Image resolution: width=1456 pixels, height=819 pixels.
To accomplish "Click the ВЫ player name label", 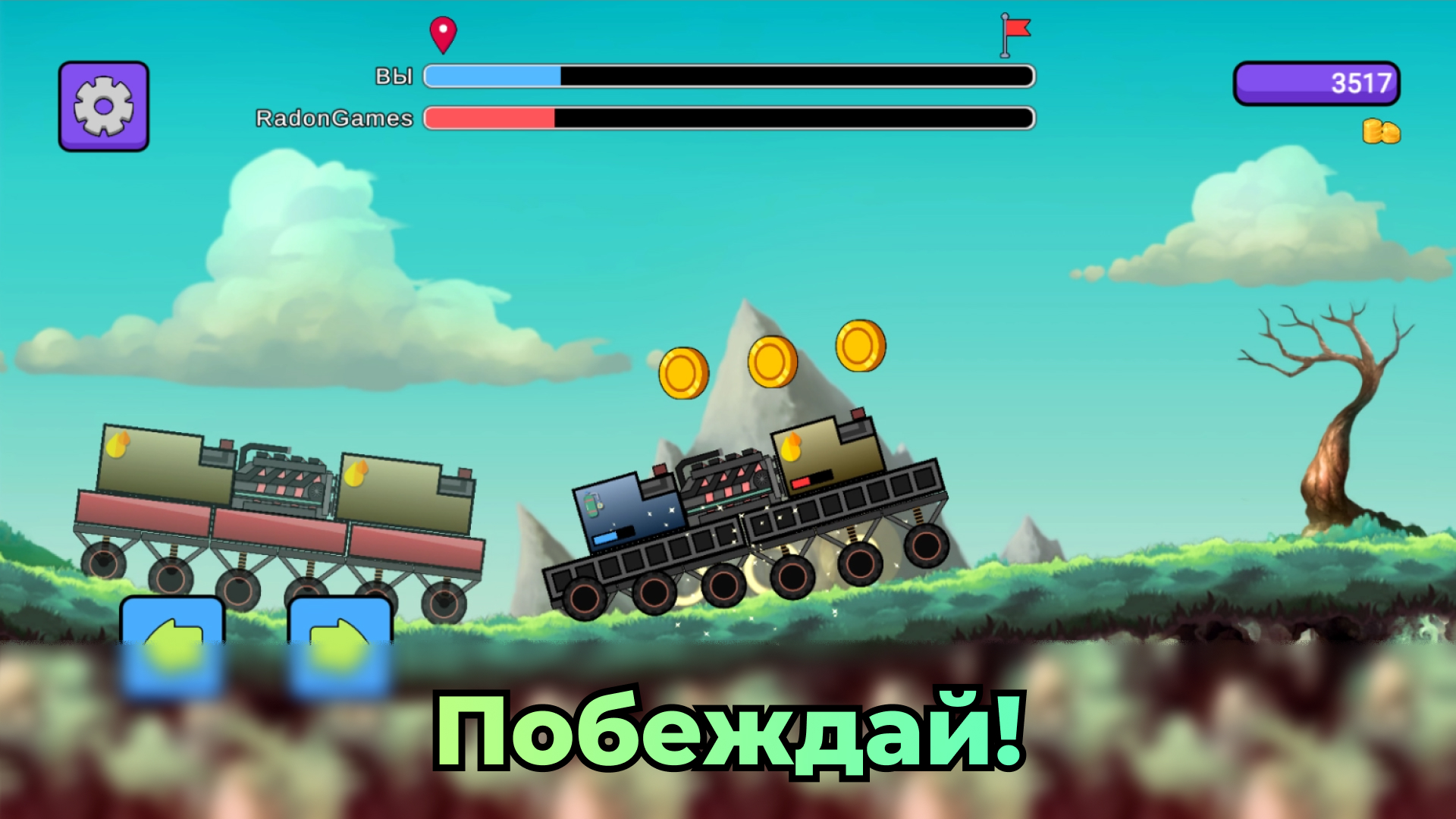I will pyautogui.click(x=394, y=76).
